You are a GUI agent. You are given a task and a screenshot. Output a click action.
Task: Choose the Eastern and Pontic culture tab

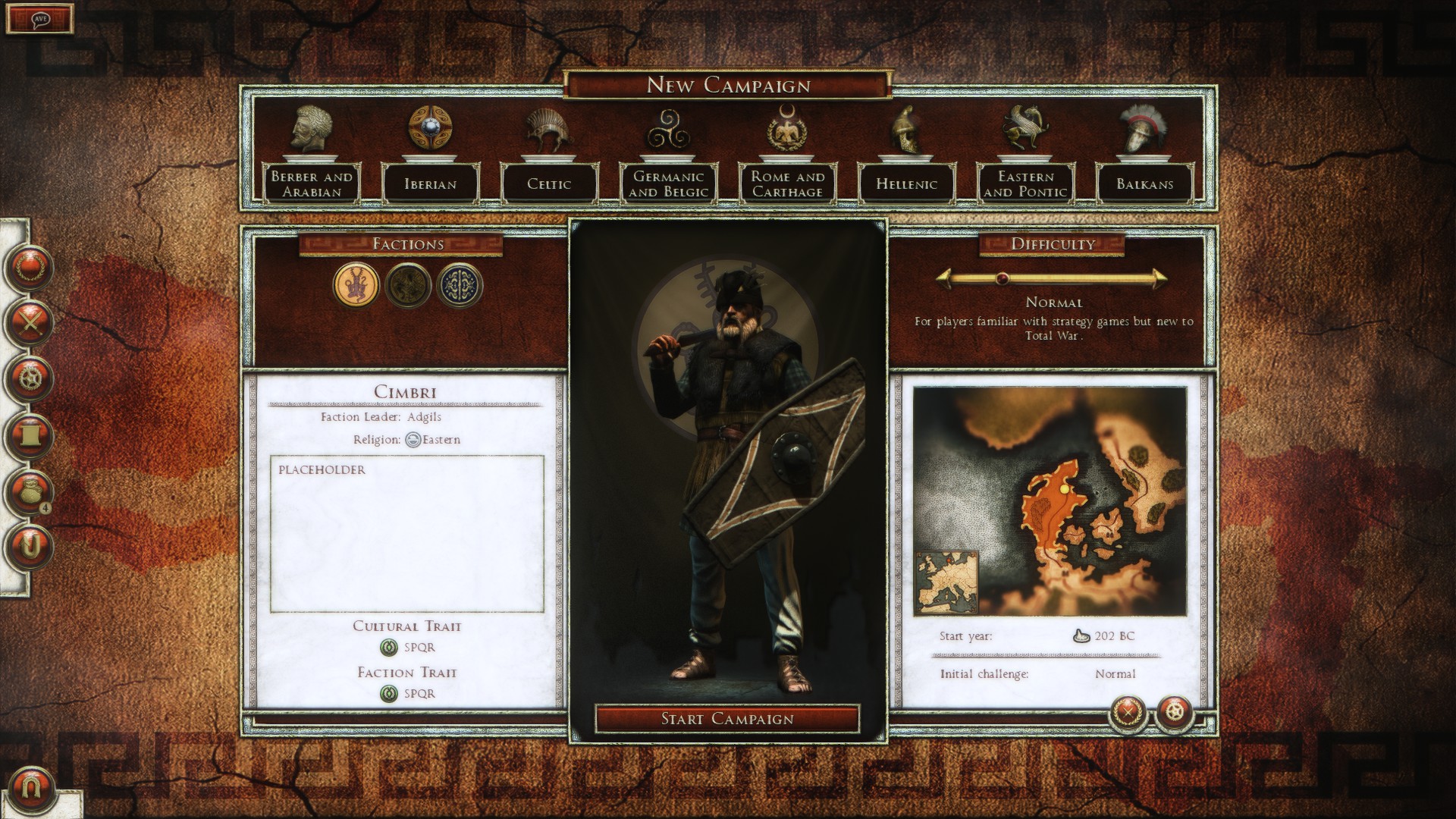(x=1025, y=184)
